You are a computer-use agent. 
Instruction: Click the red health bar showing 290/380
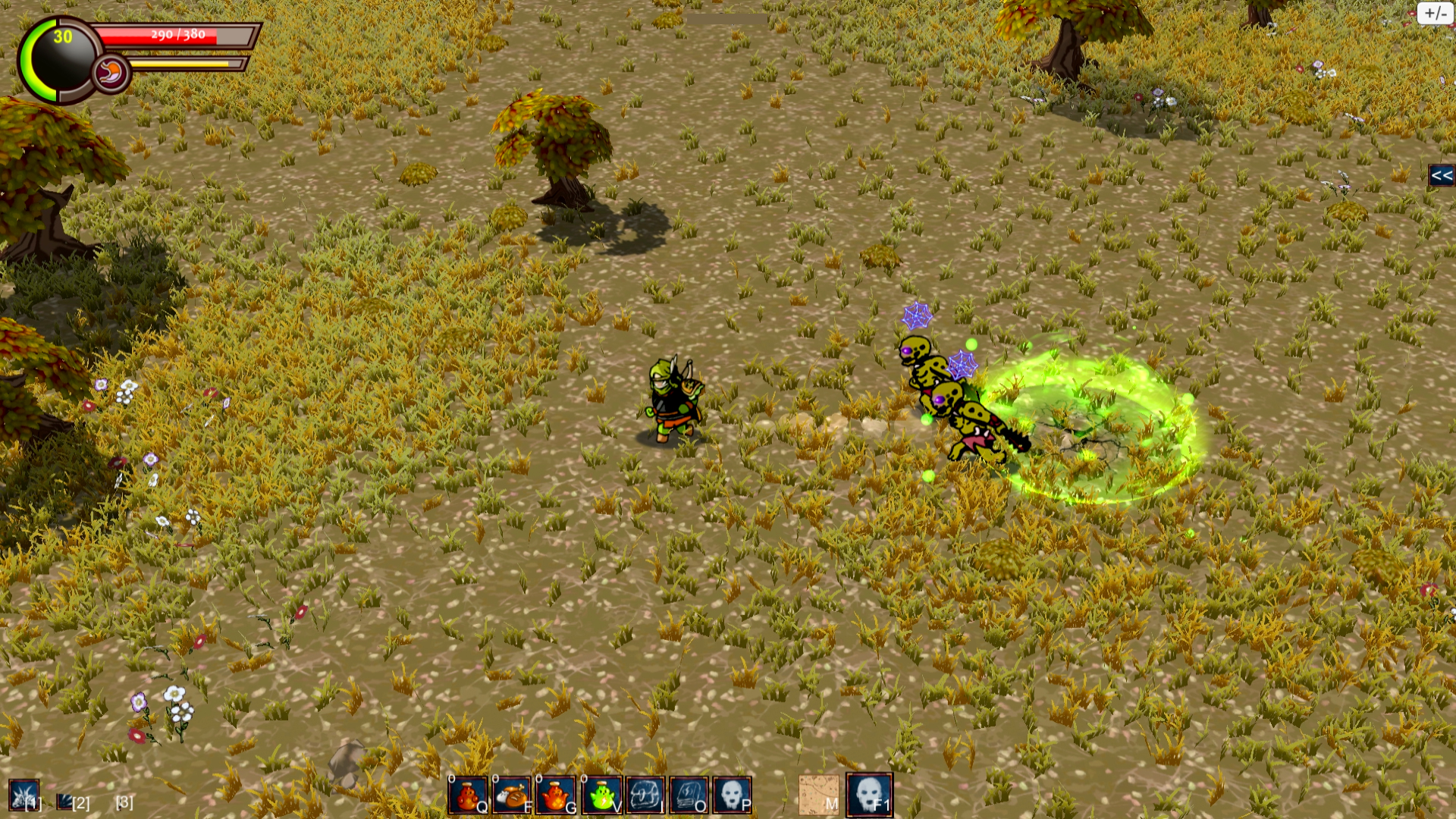(174, 35)
